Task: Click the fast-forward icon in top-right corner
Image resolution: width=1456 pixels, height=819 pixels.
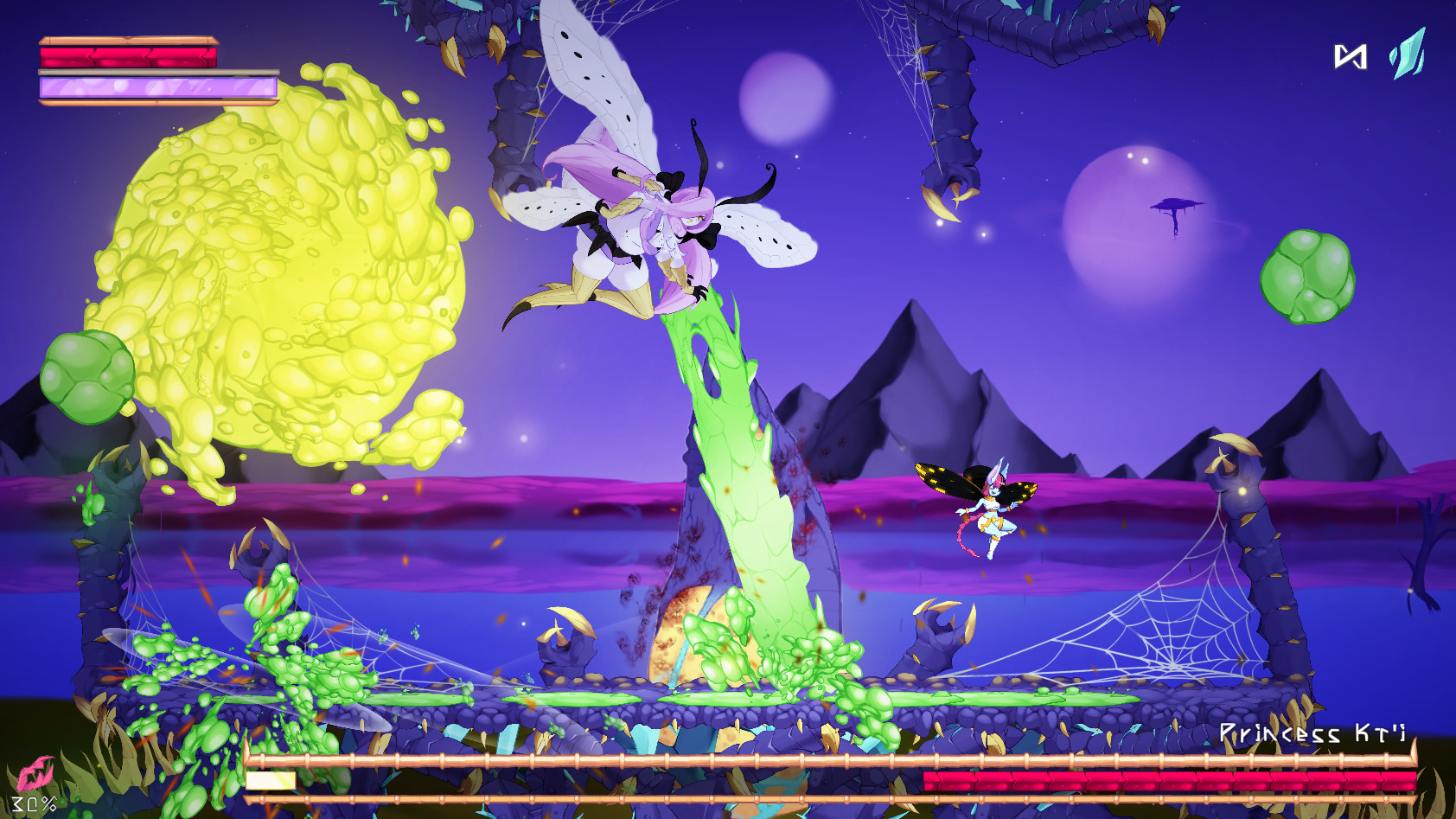Action: [x=1352, y=55]
